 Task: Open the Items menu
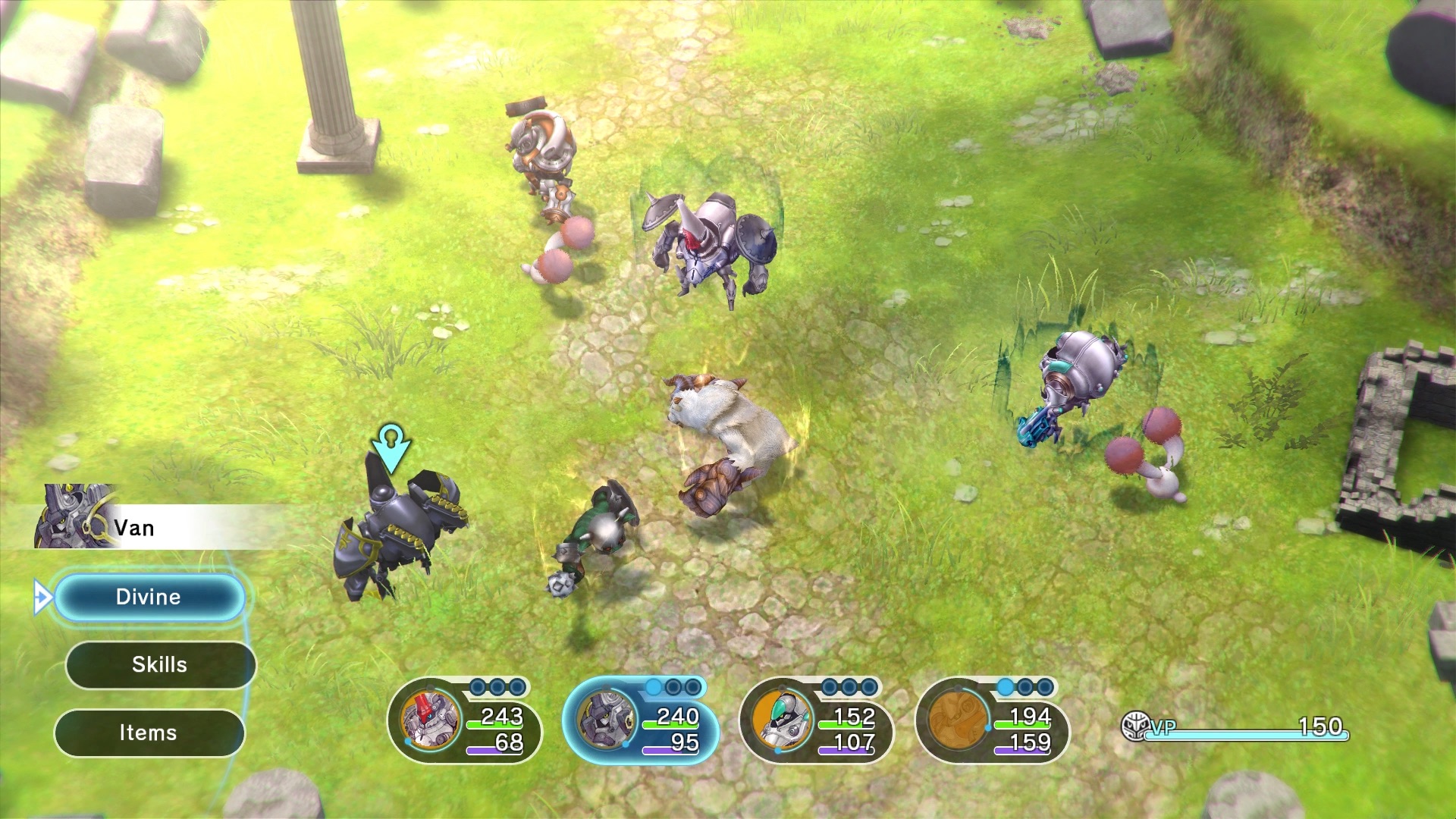click(149, 732)
